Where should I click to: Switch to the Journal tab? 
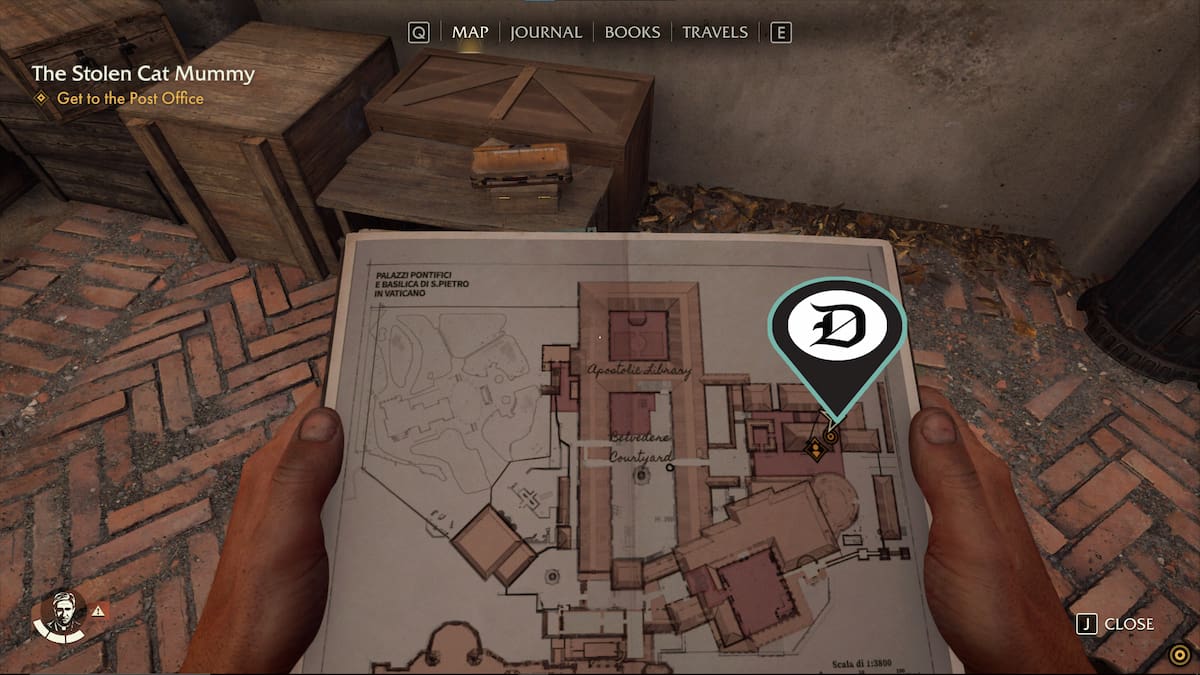545,32
